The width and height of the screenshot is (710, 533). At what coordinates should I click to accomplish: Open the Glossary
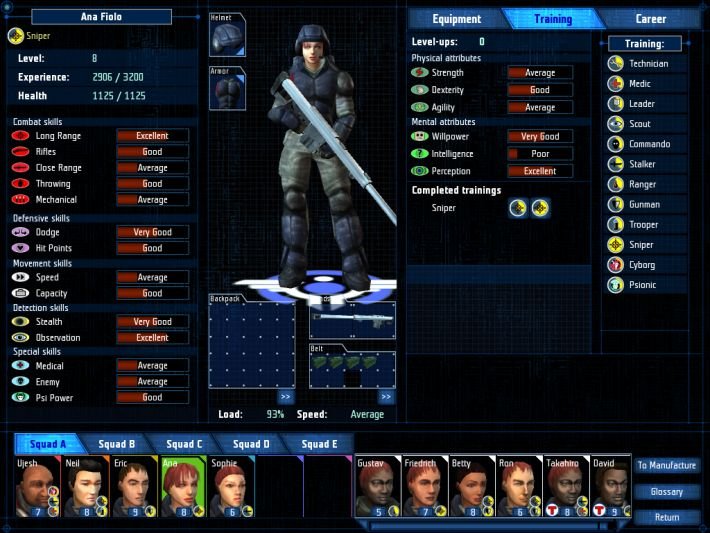coord(666,491)
